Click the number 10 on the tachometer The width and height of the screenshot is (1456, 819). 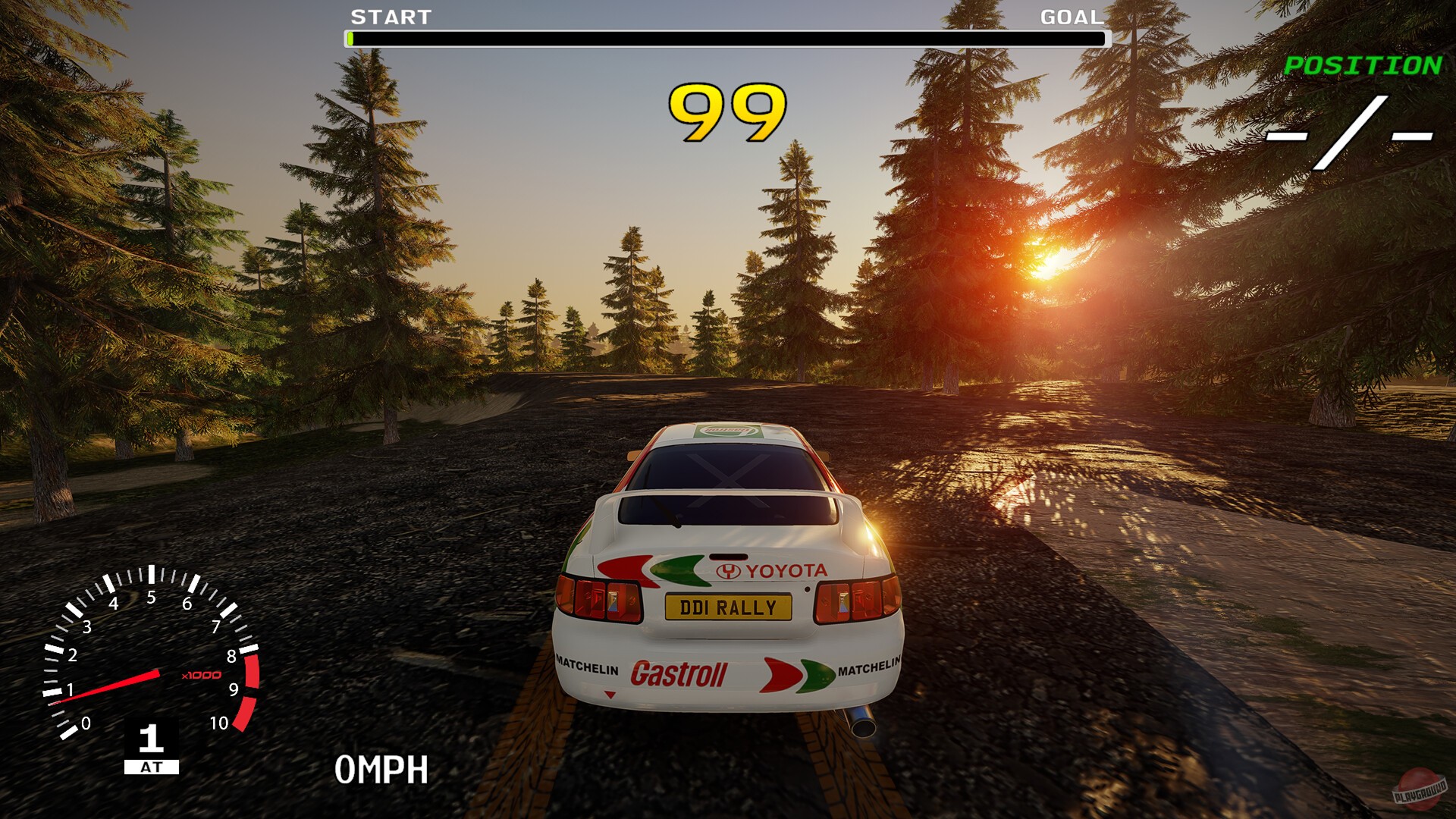coord(218,722)
